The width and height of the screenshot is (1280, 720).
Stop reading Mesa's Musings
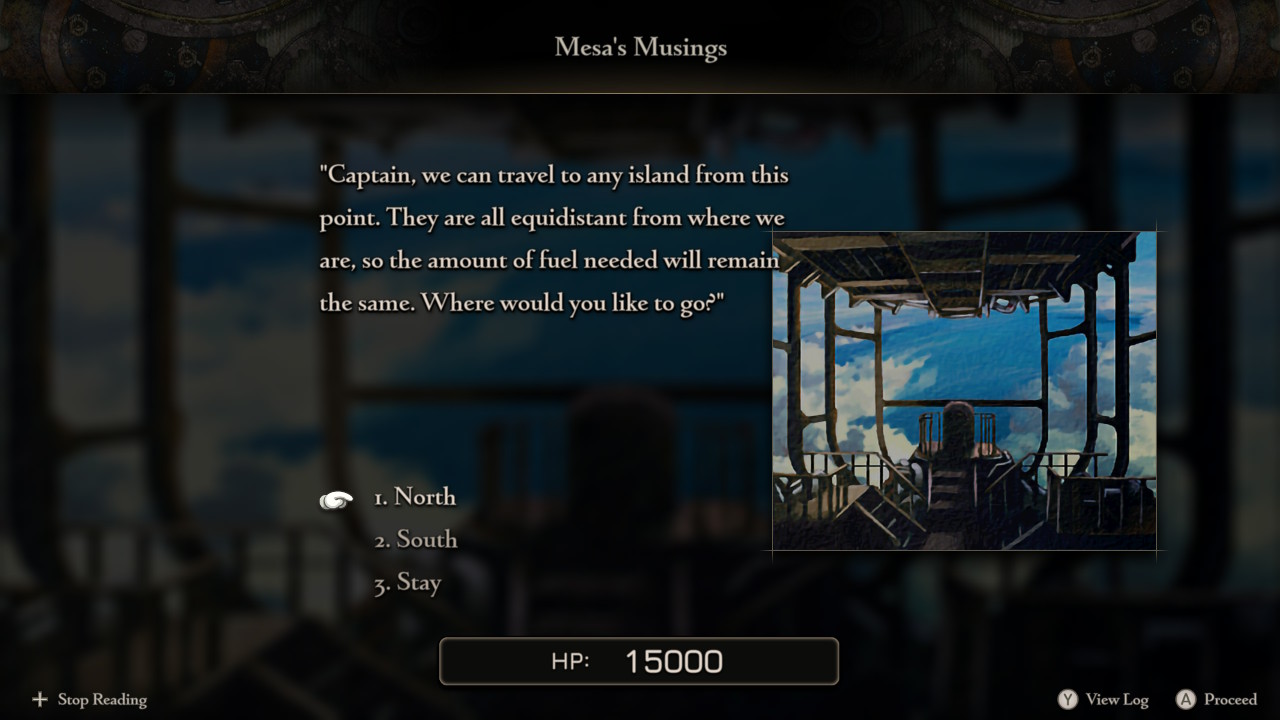point(90,700)
